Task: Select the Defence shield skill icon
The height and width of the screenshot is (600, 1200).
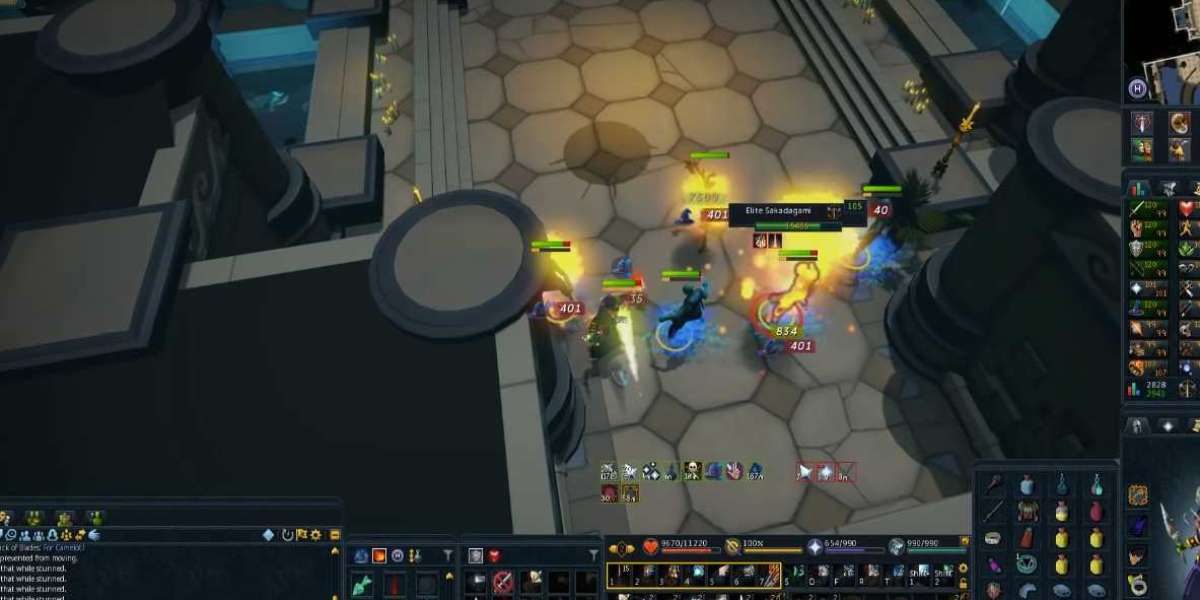Action: [1137, 249]
